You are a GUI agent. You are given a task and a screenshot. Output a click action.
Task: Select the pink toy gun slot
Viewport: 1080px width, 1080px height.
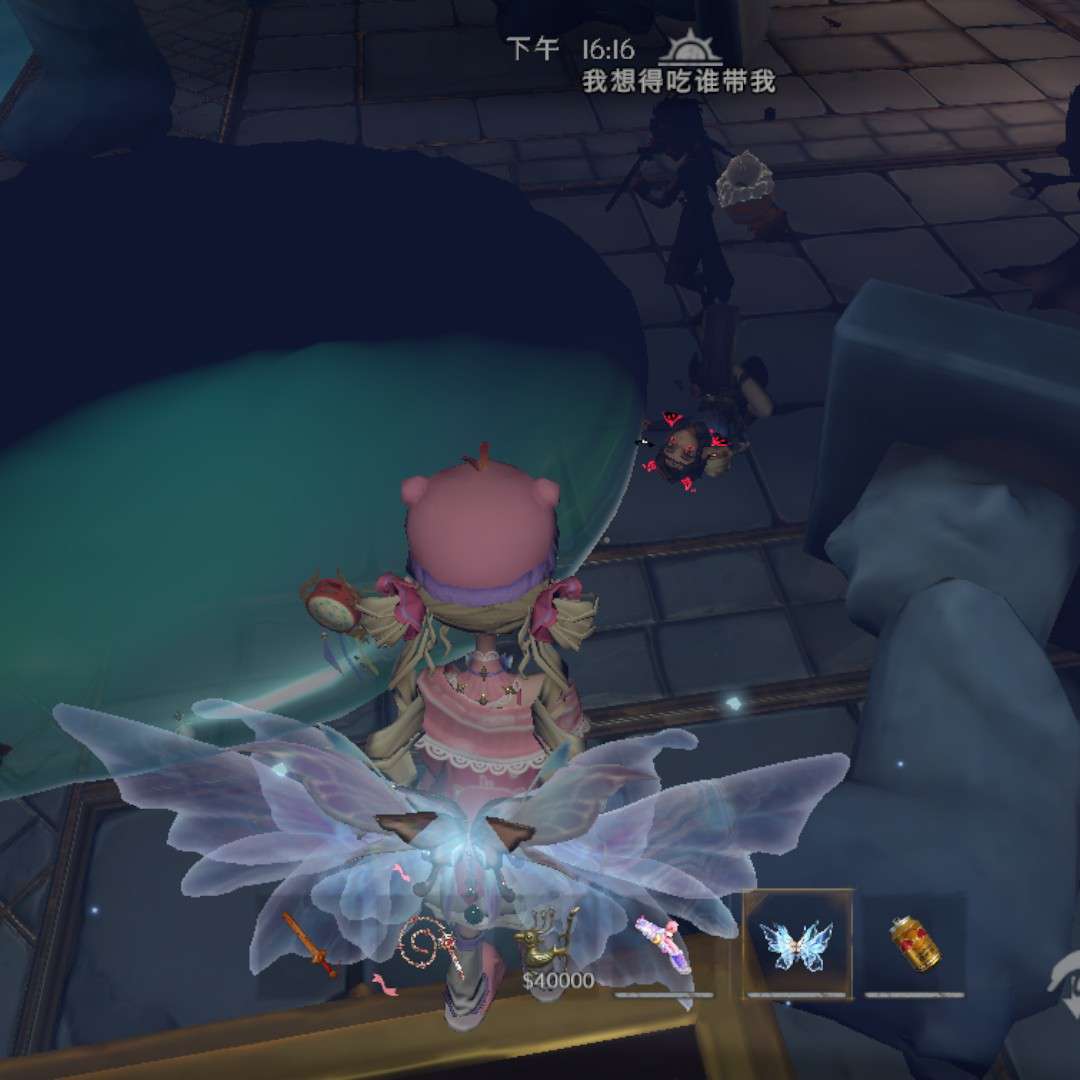pos(663,943)
